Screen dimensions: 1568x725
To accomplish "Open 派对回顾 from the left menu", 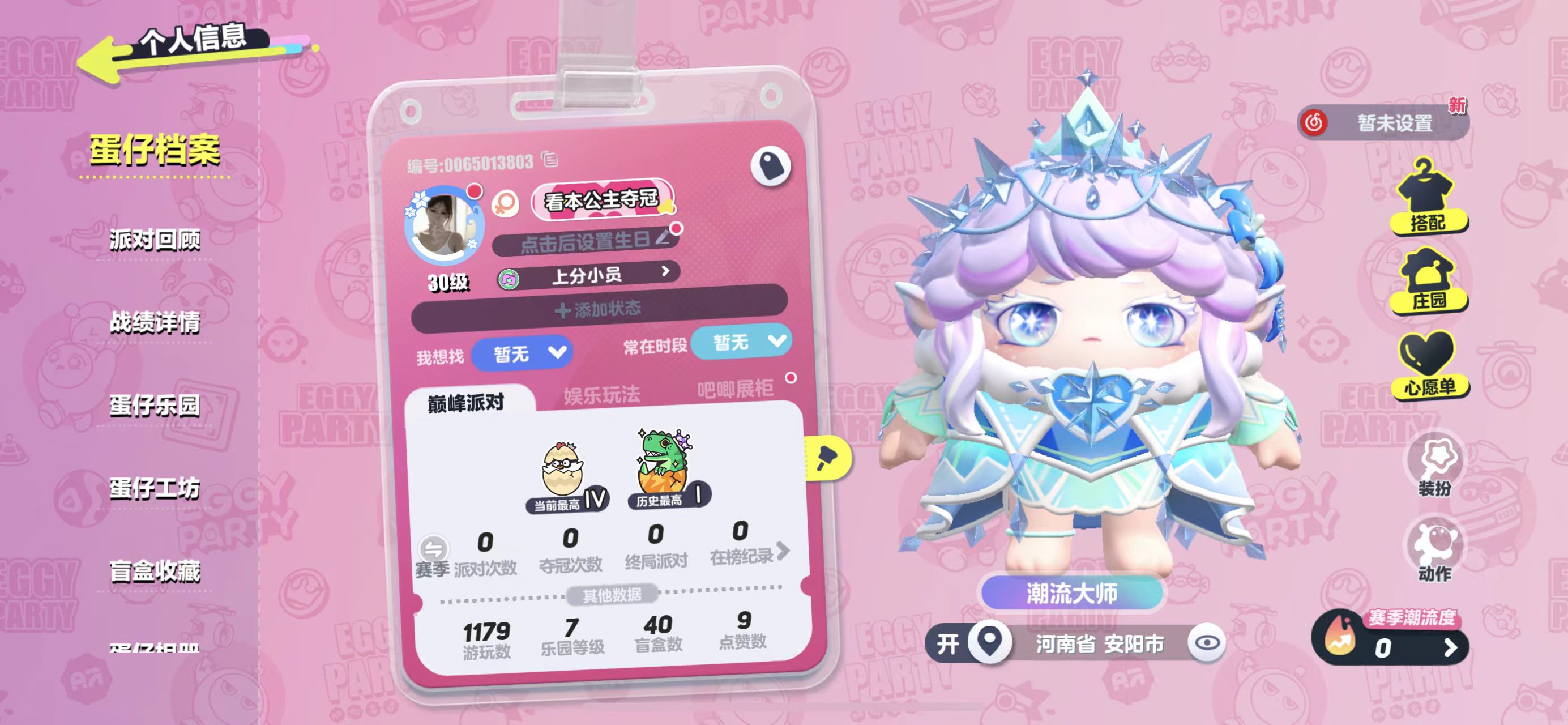I will pyautogui.click(x=155, y=240).
